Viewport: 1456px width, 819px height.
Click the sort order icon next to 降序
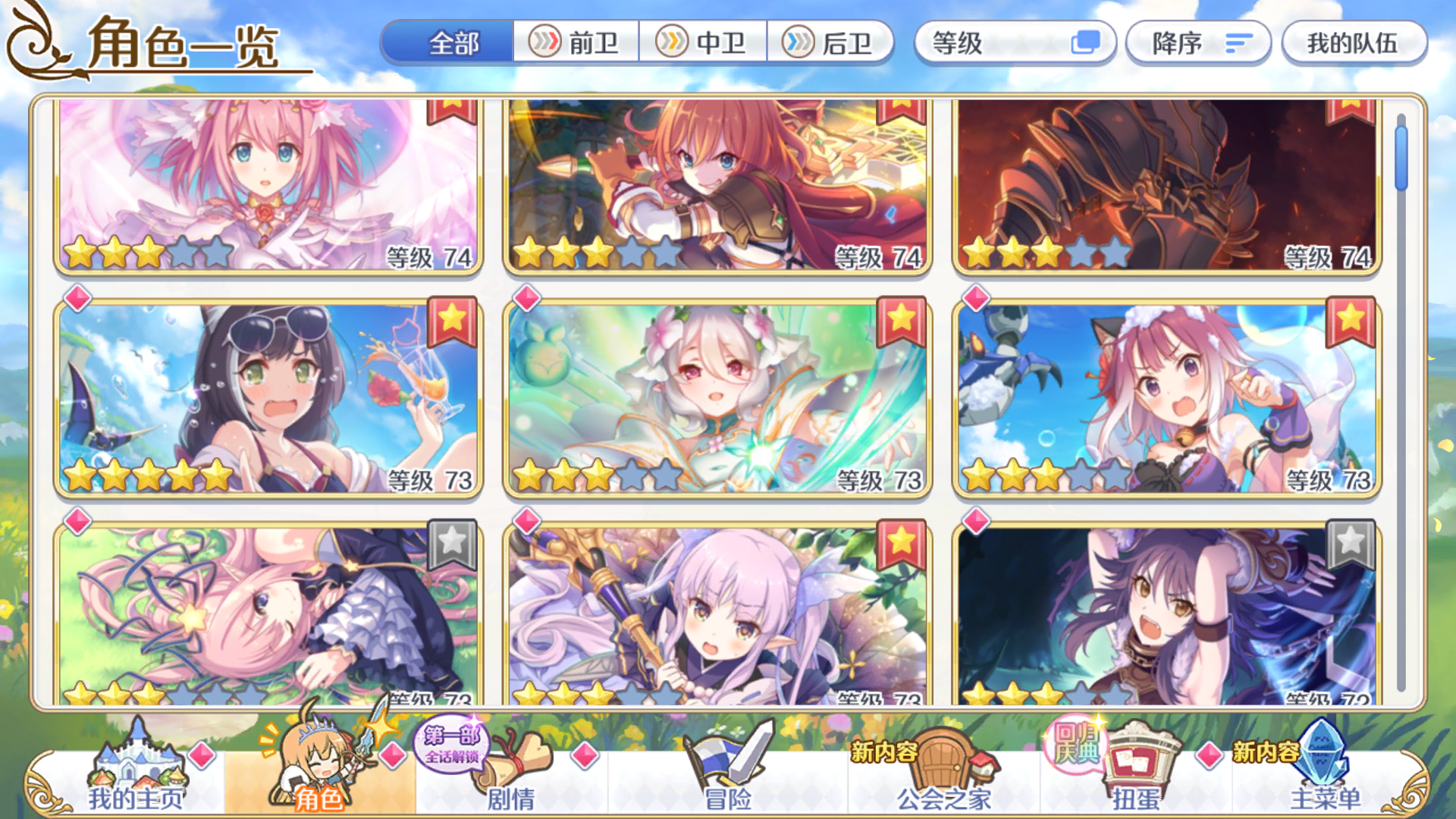[1238, 43]
